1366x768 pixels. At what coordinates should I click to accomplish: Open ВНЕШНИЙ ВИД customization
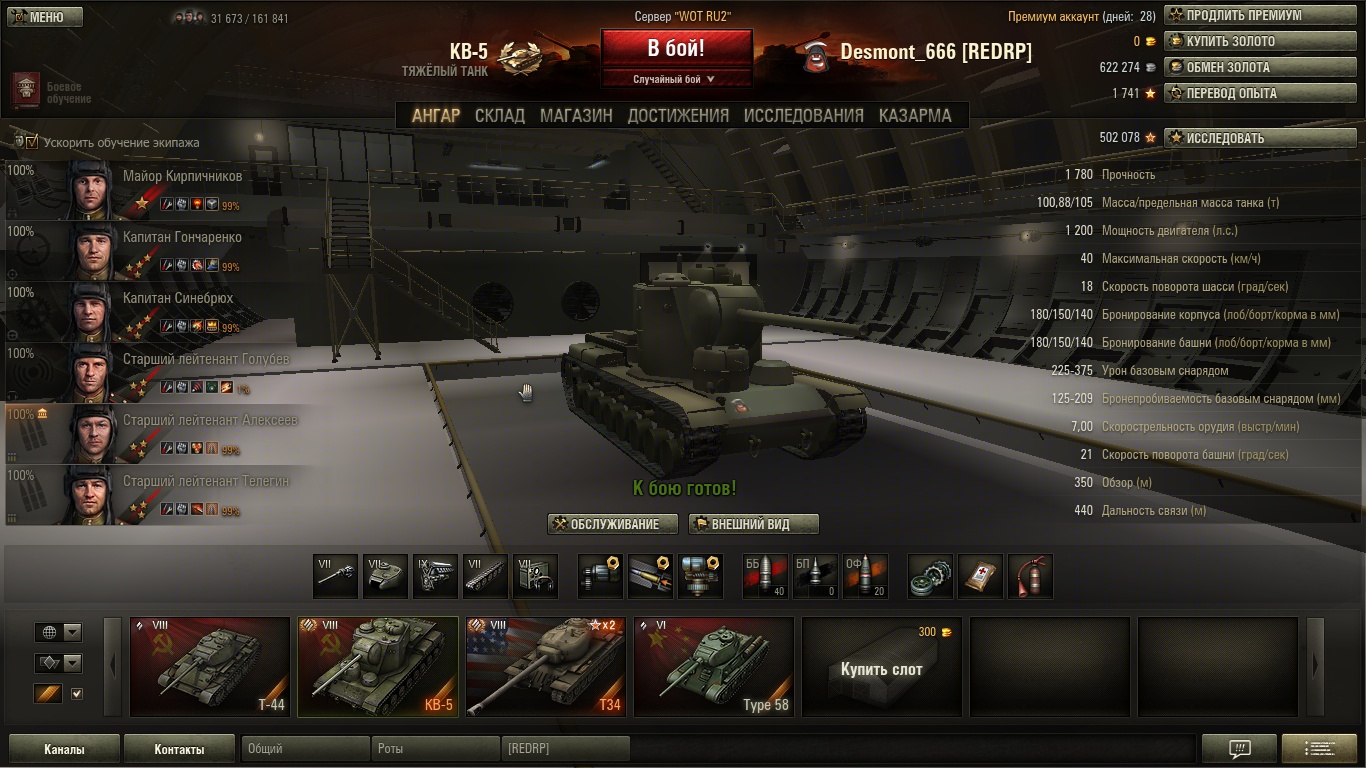point(753,524)
